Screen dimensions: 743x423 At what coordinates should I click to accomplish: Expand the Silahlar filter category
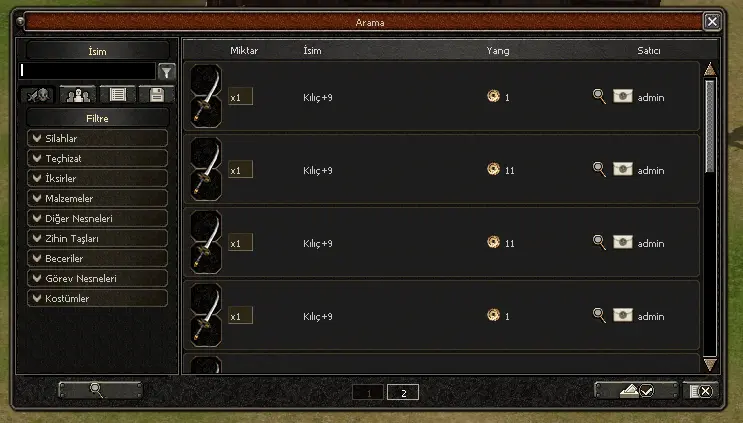point(97,138)
